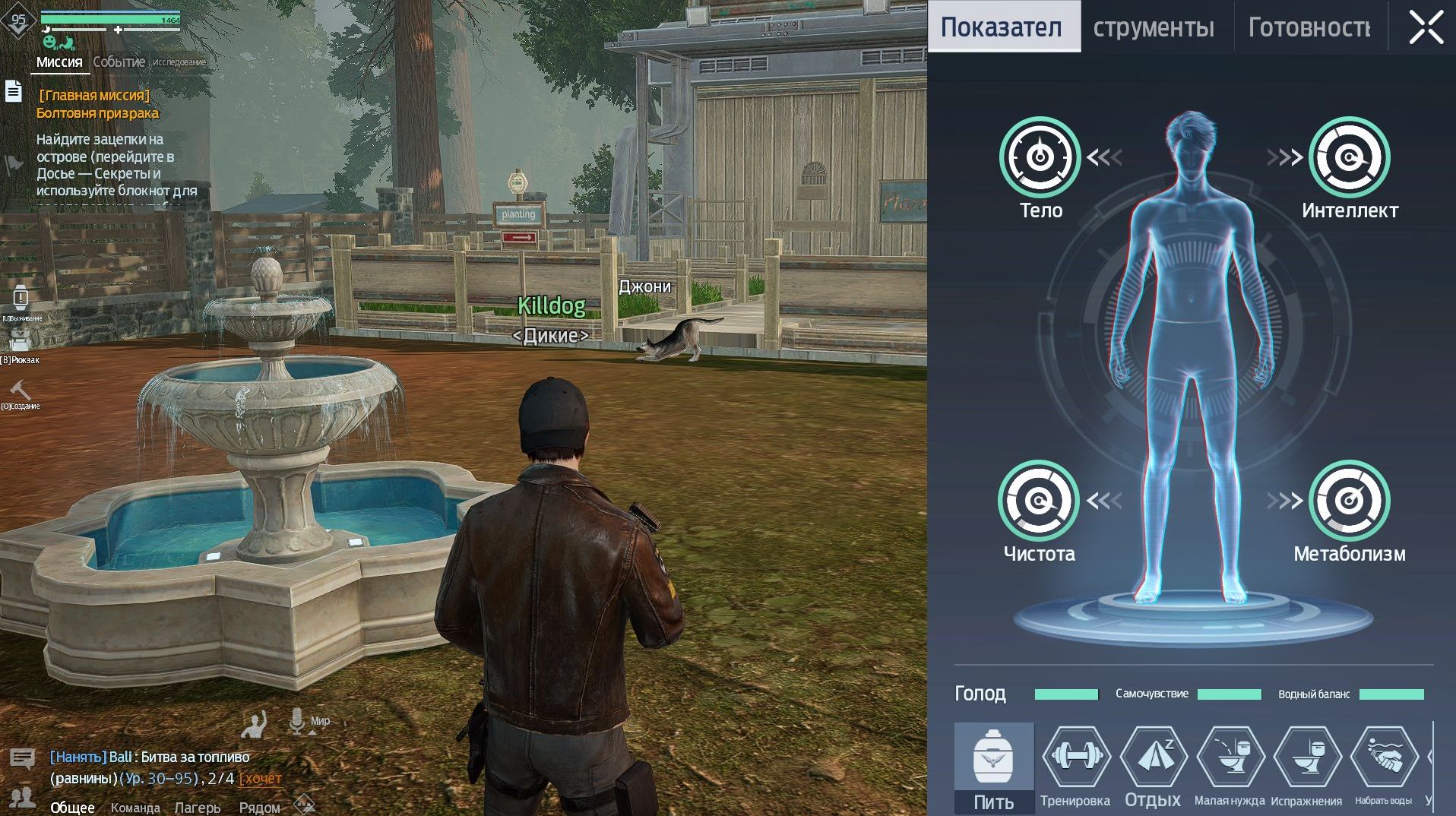
Task: Open the Создание crafting hammer icon
Action: tap(21, 392)
